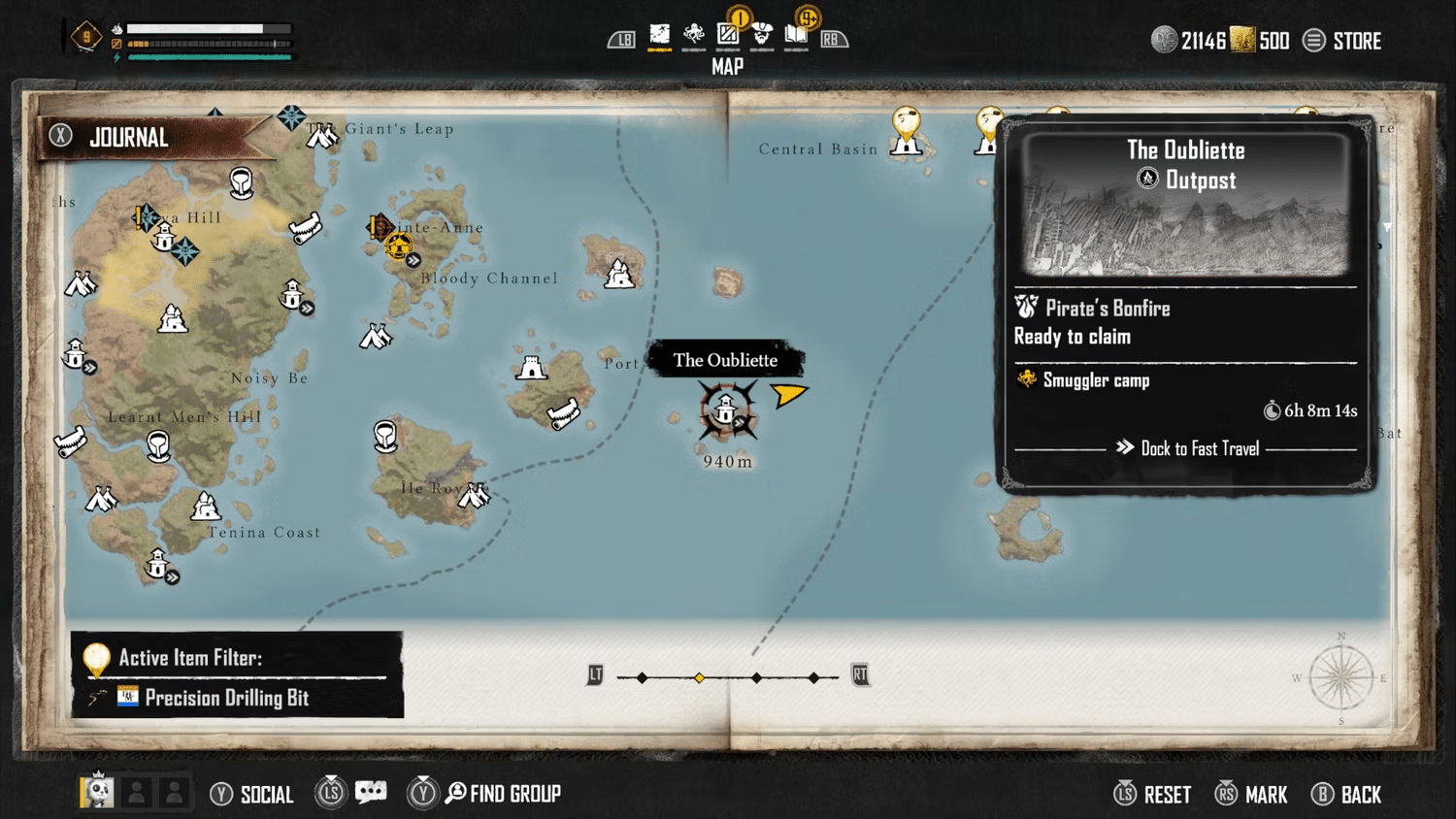Click the pirate head menu icon
This screenshot has height=819, width=1456.
coord(763,34)
